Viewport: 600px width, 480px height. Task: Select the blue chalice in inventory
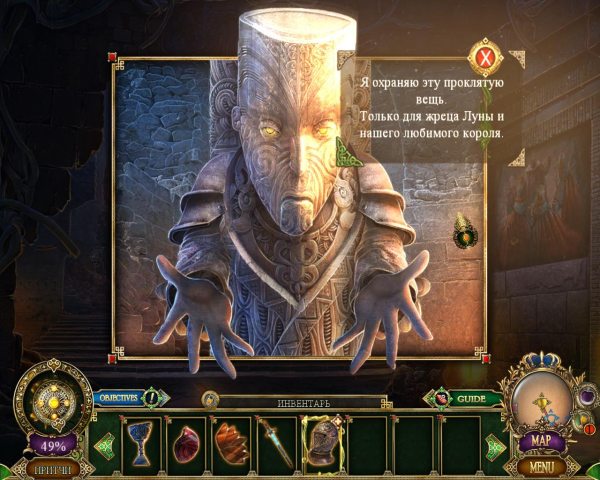pyautogui.click(x=141, y=441)
